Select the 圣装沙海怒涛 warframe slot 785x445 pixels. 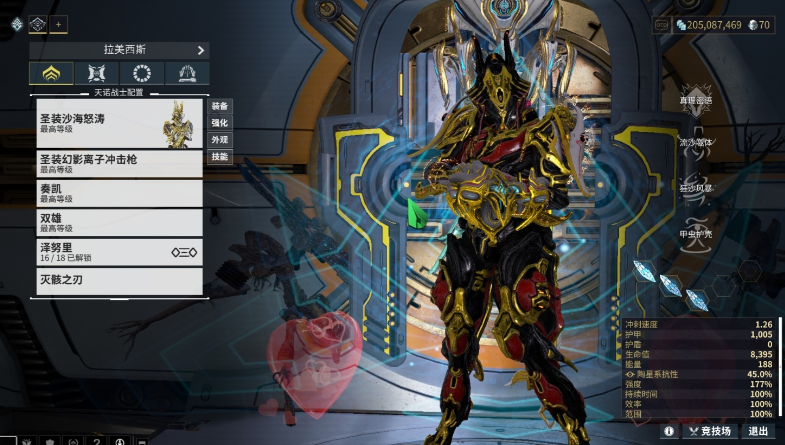pos(119,123)
